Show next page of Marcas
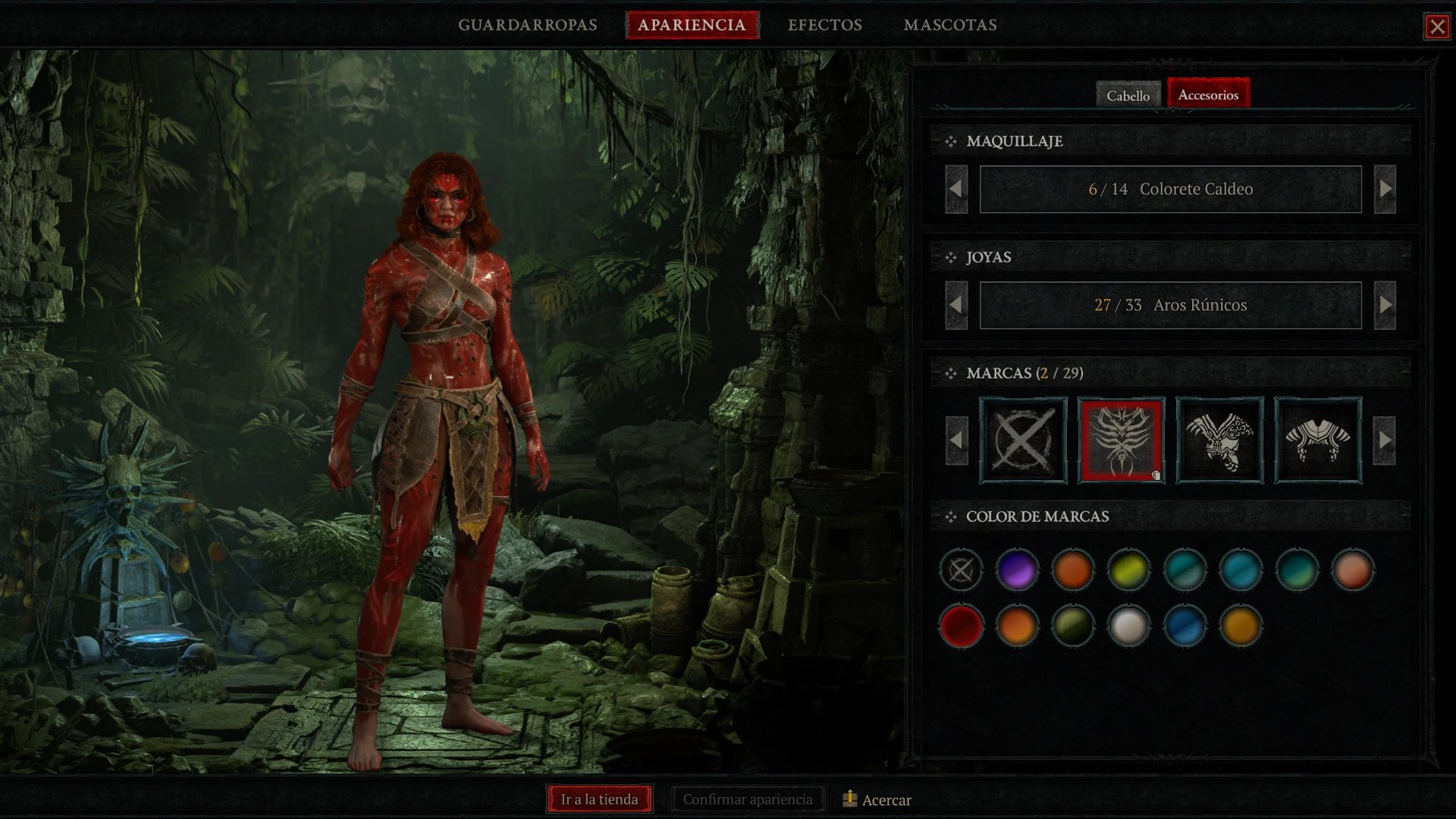This screenshot has height=819, width=1456. [x=1385, y=440]
